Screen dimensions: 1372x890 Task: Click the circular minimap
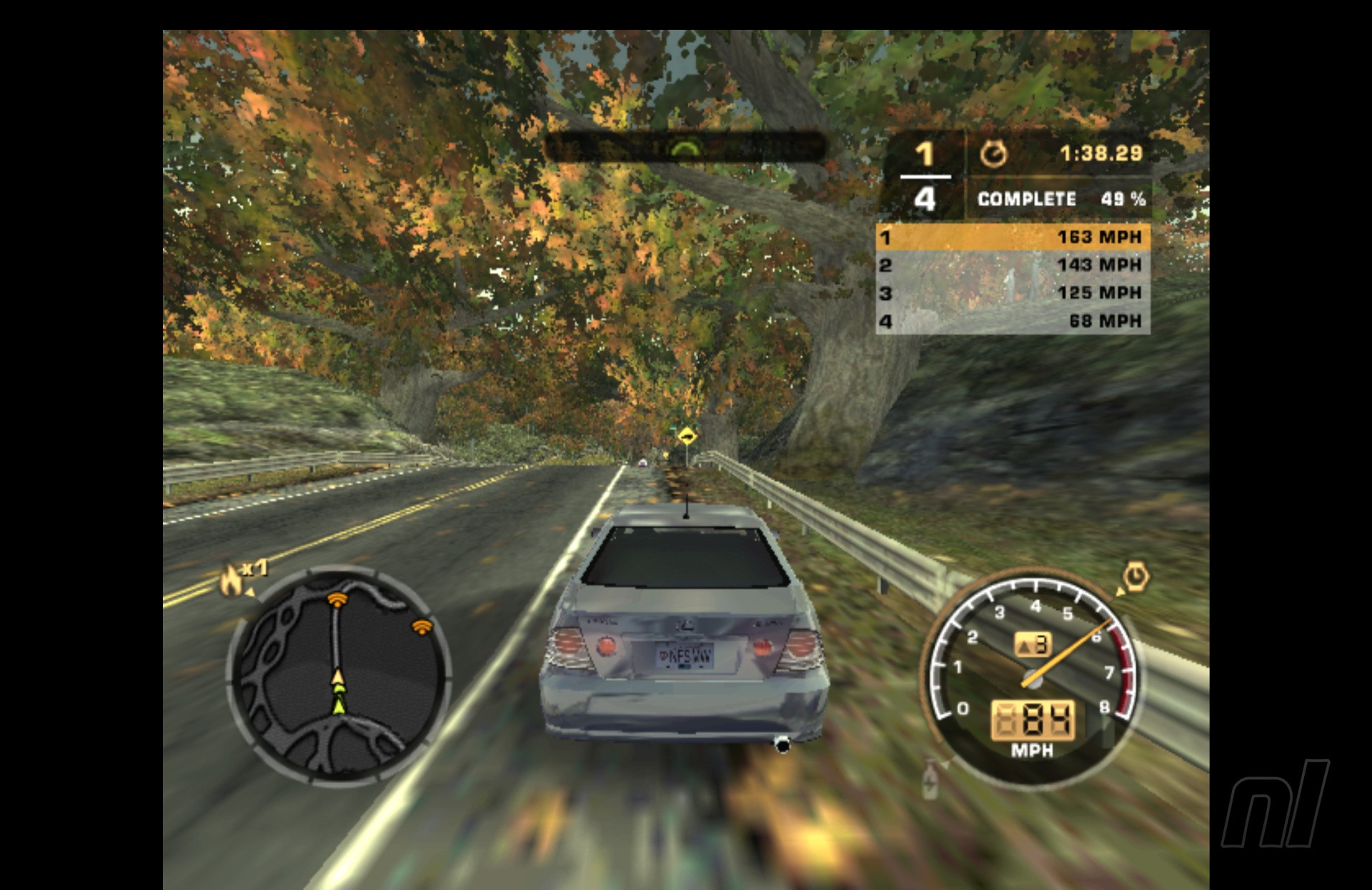point(339,675)
